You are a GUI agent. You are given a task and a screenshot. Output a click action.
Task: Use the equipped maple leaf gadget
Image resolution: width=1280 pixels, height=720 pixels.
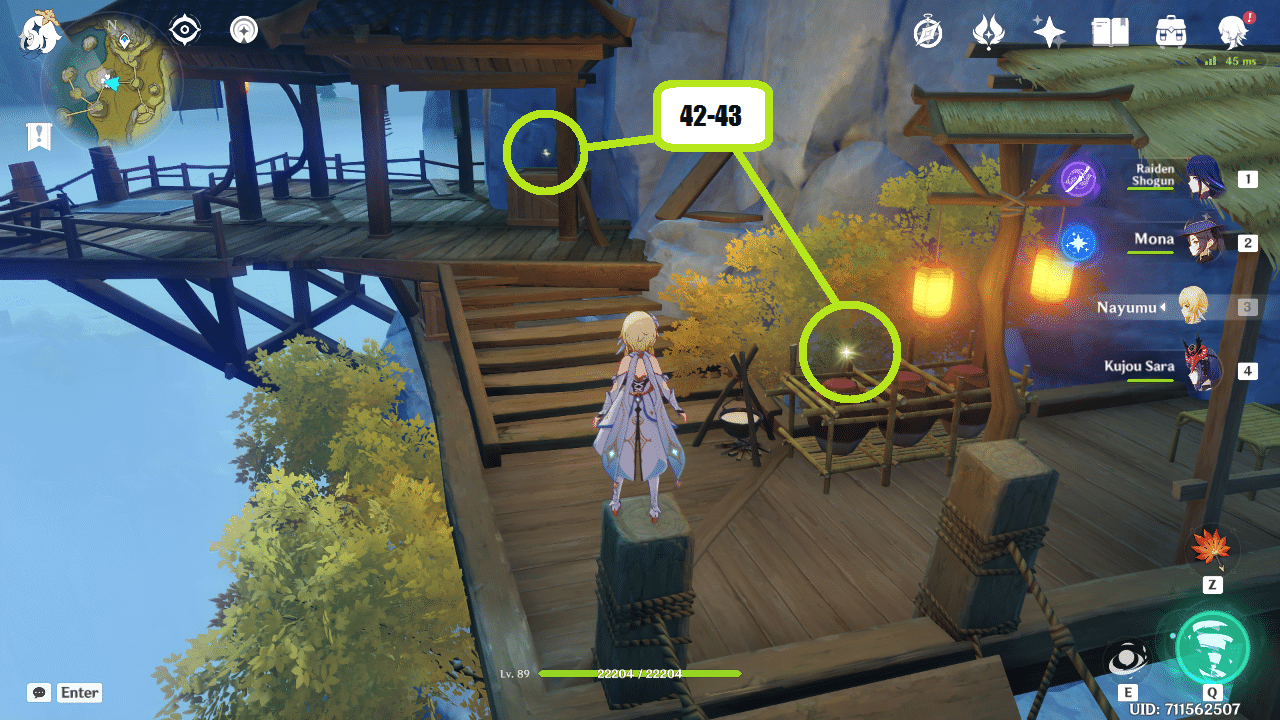tap(1213, 547)
